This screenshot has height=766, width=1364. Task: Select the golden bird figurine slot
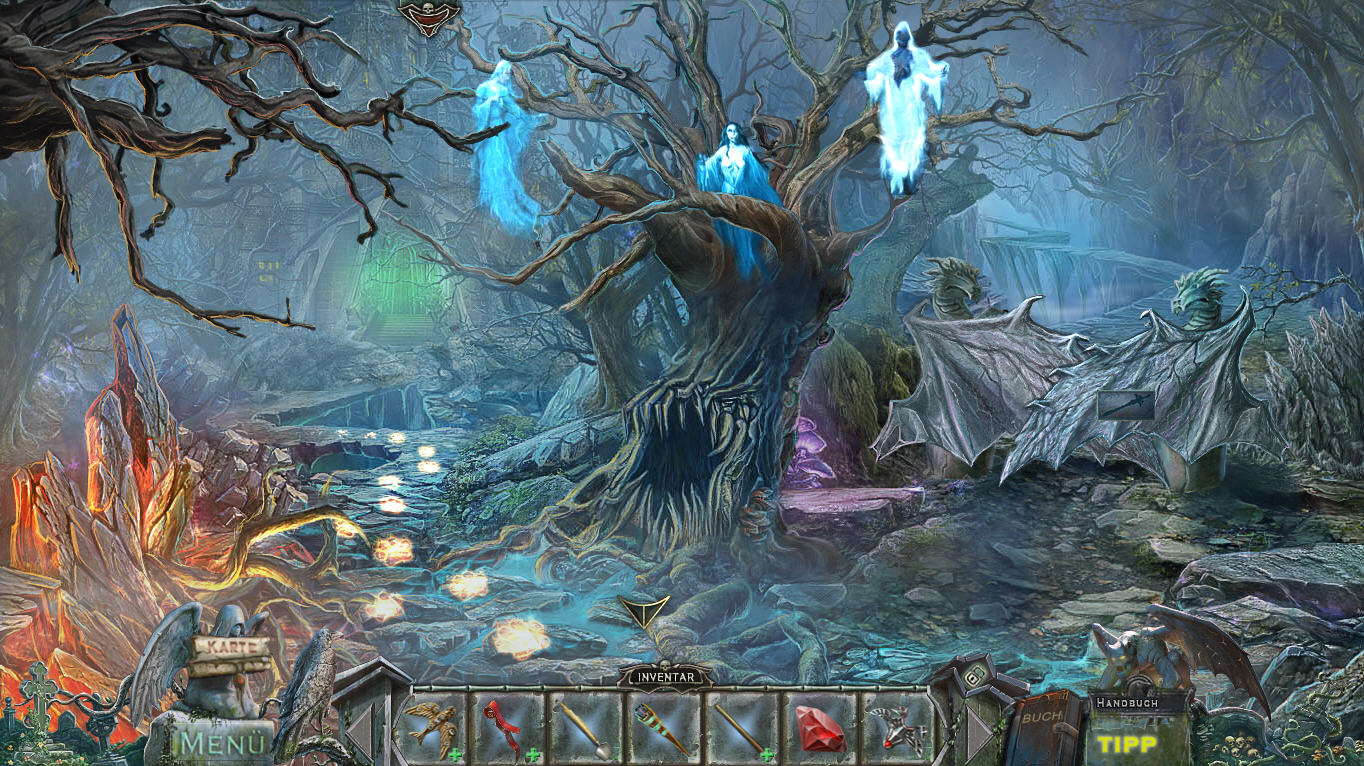coord(431,727)
